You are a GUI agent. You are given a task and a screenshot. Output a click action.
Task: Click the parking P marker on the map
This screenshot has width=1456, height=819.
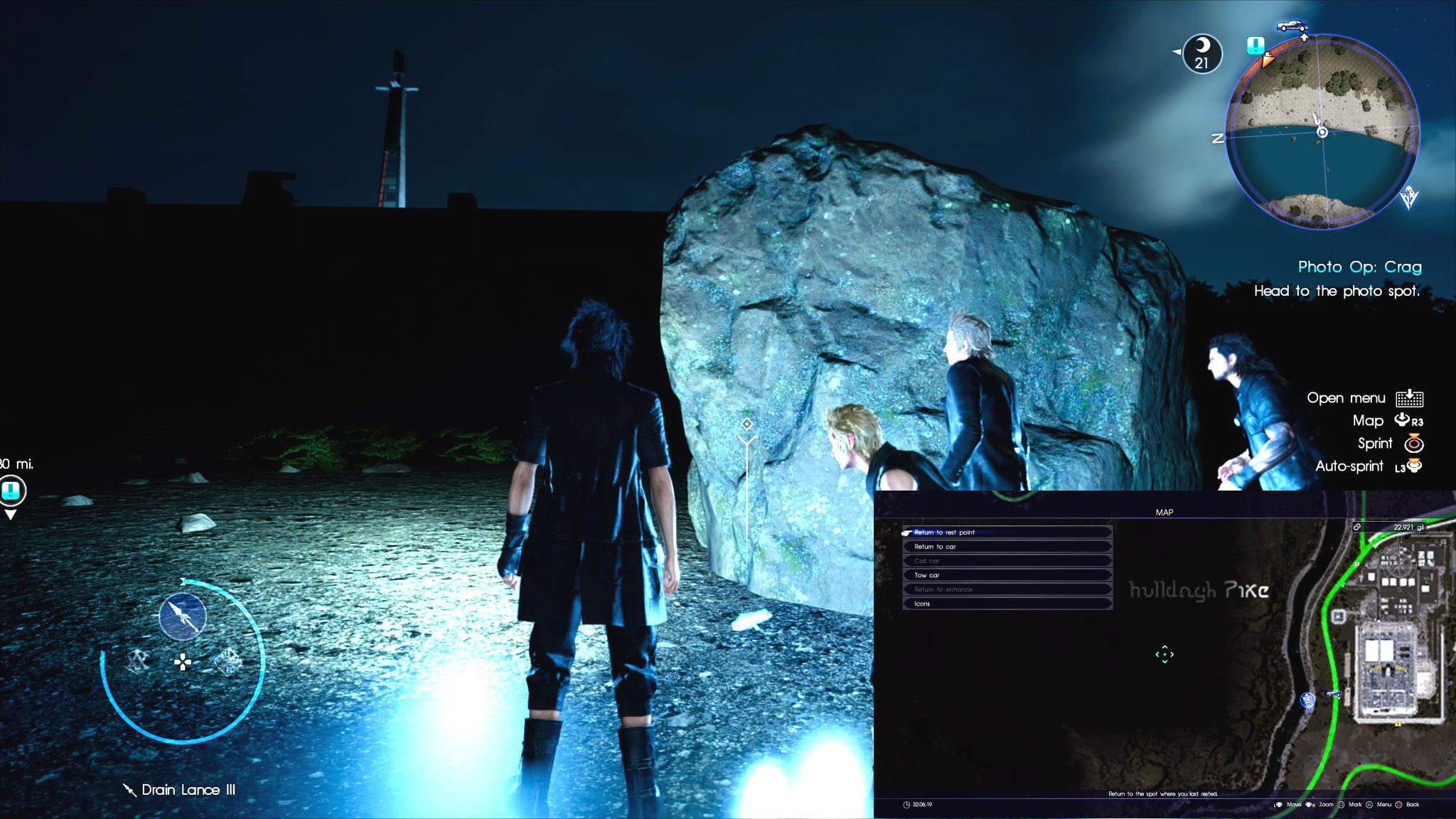point(1356,565)
